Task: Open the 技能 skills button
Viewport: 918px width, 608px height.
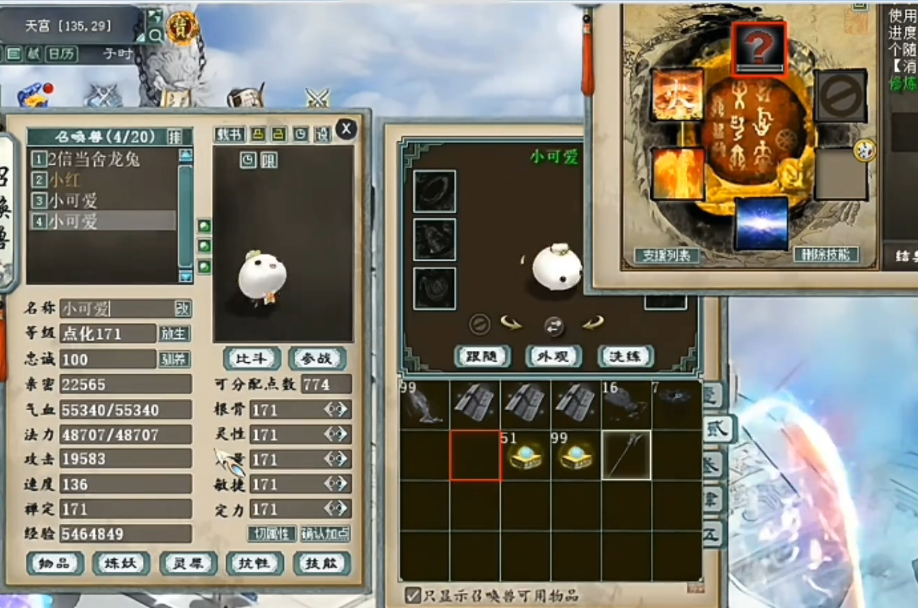Action: point(321,563)
